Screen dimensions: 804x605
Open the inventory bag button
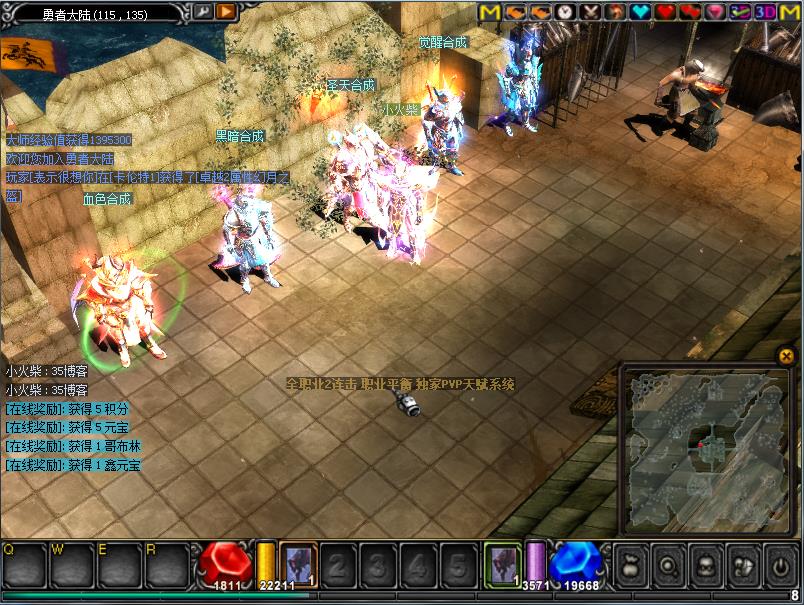(x=630, y=567)
